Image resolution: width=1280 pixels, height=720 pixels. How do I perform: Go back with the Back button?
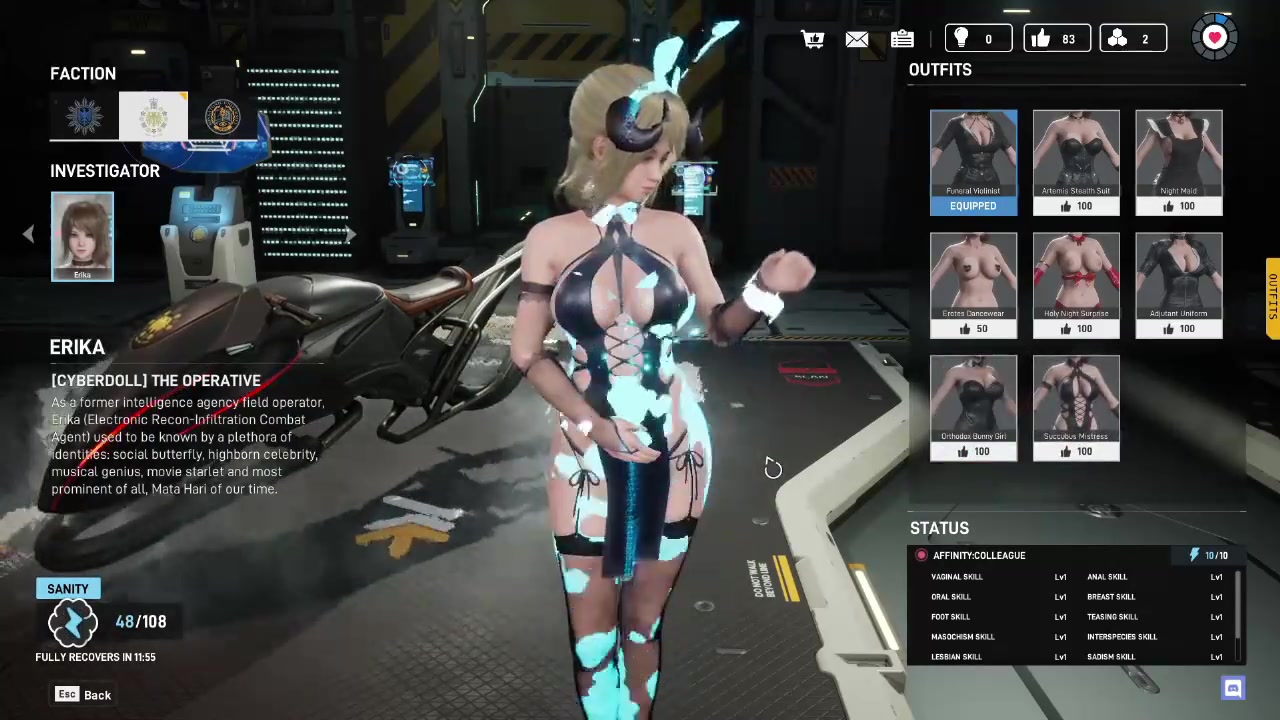[x=84, y=695]
